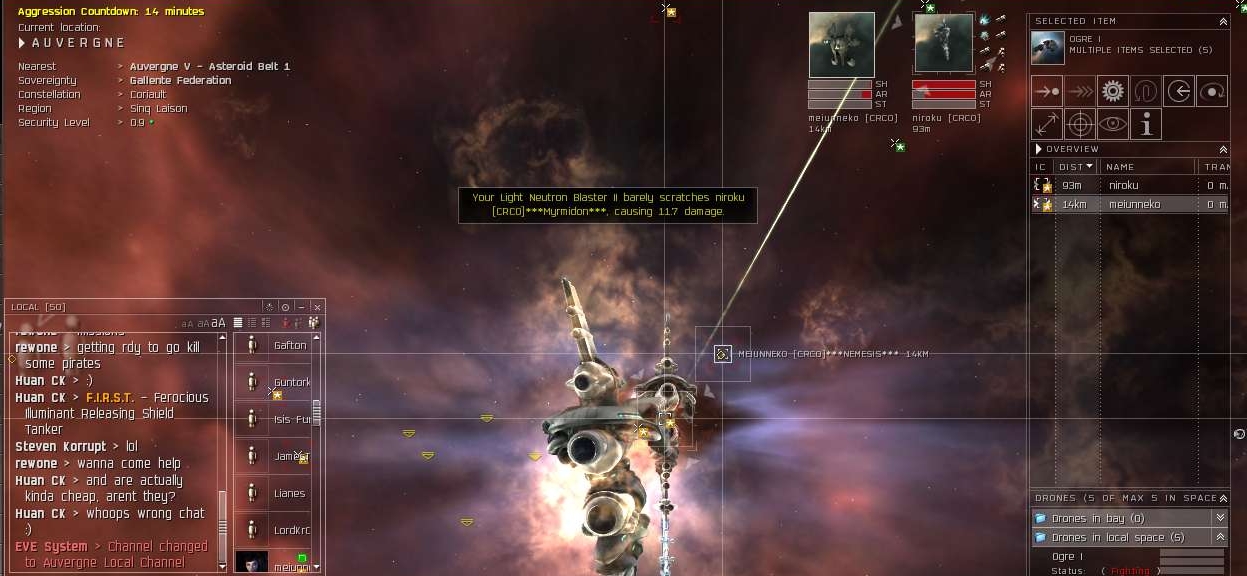Select the meiunneko locked target portrait
This screenshot has height=576, width=1247.
841,45
